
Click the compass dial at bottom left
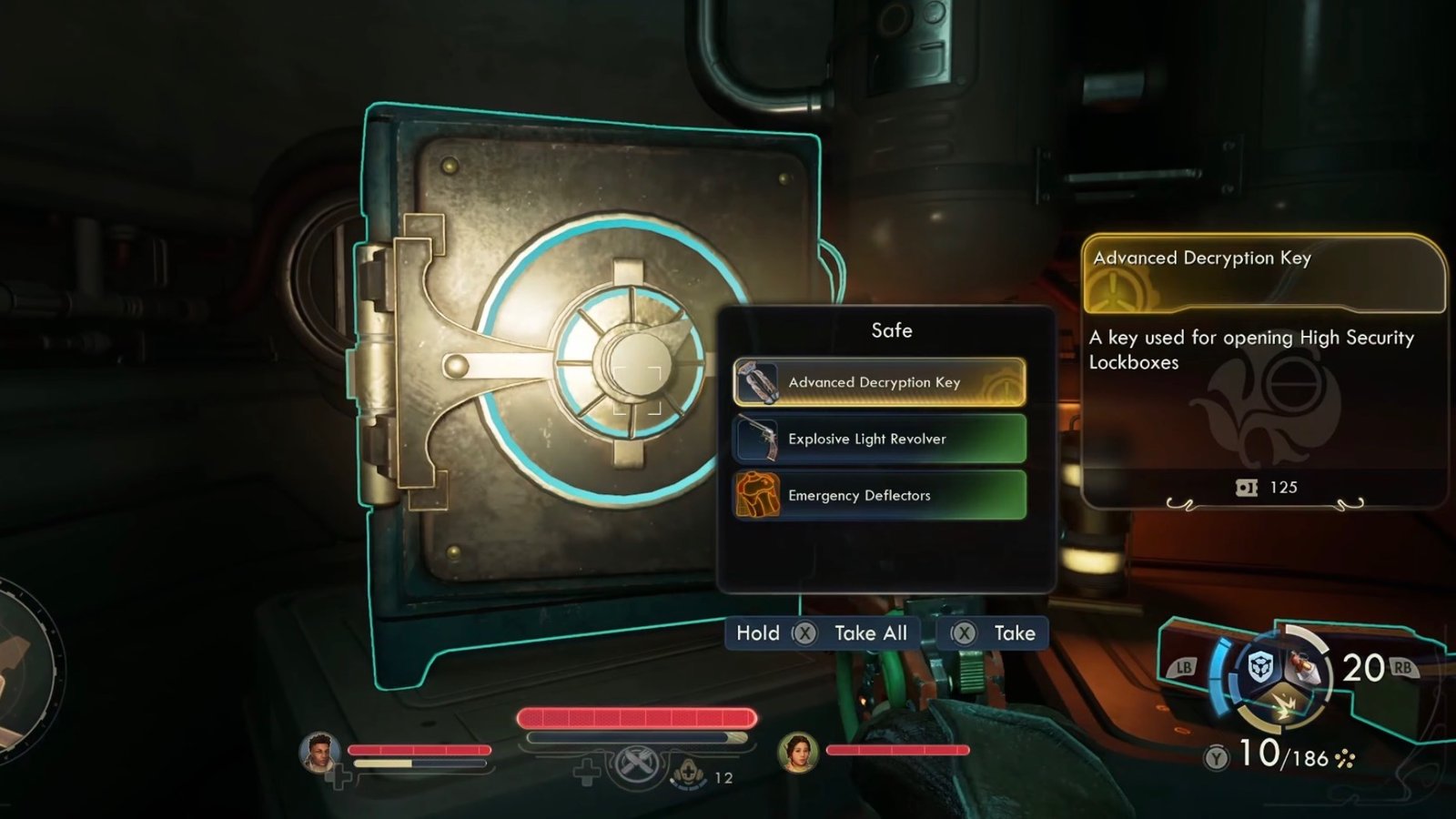point(18,664)
